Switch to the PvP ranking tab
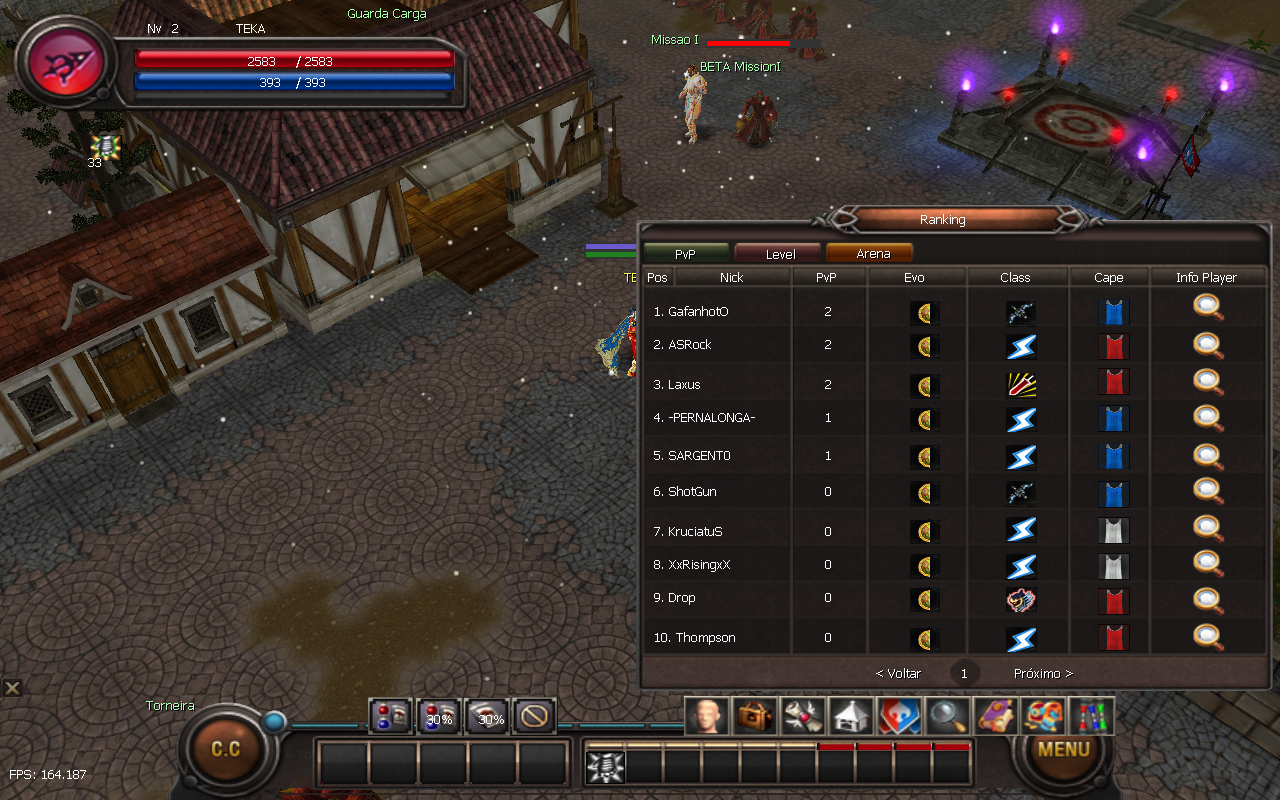The height and width of the screenshot is (800, 1280). pyautogui.click(x=685, y=254)
